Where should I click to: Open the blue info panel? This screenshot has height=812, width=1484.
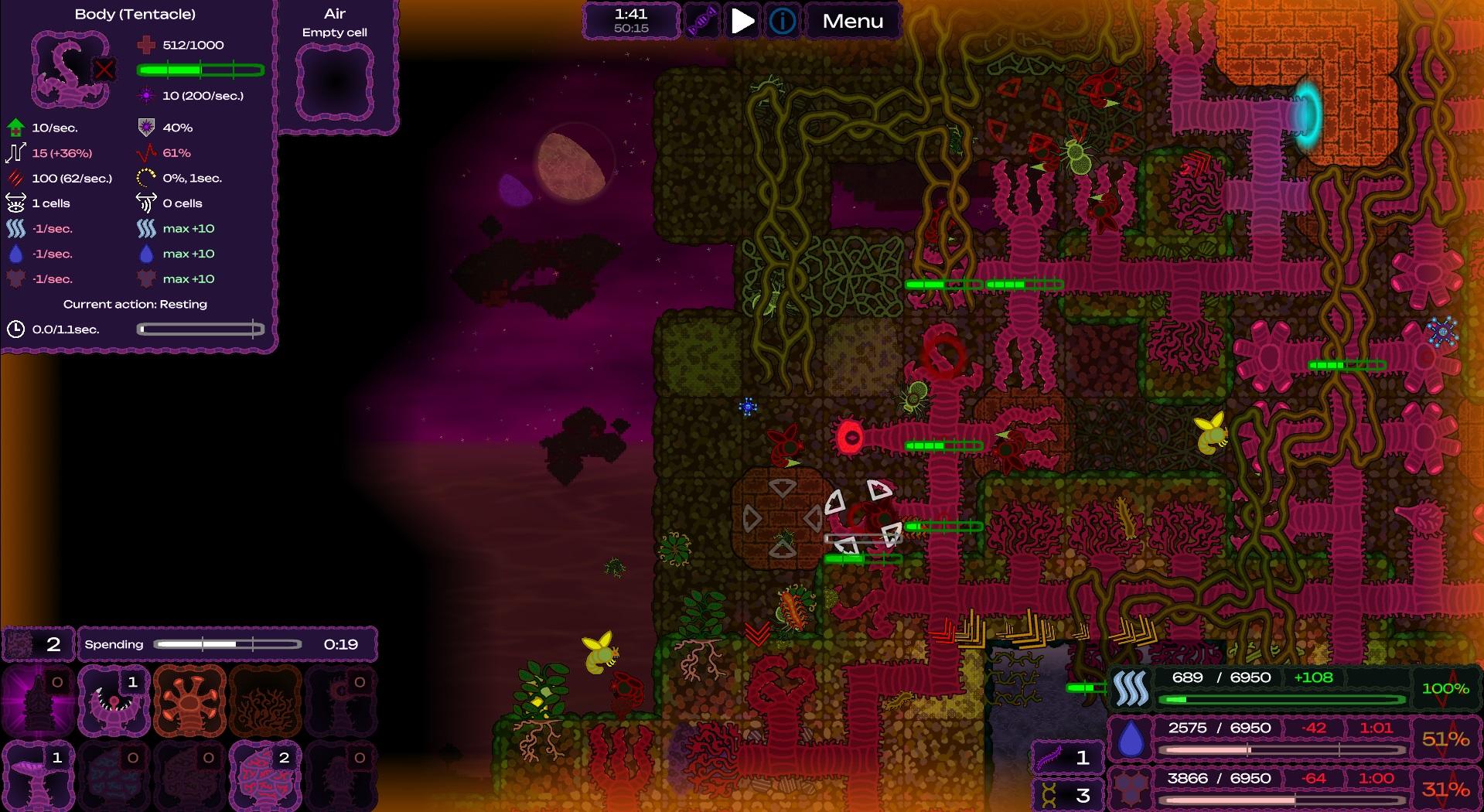coord(782,21)
